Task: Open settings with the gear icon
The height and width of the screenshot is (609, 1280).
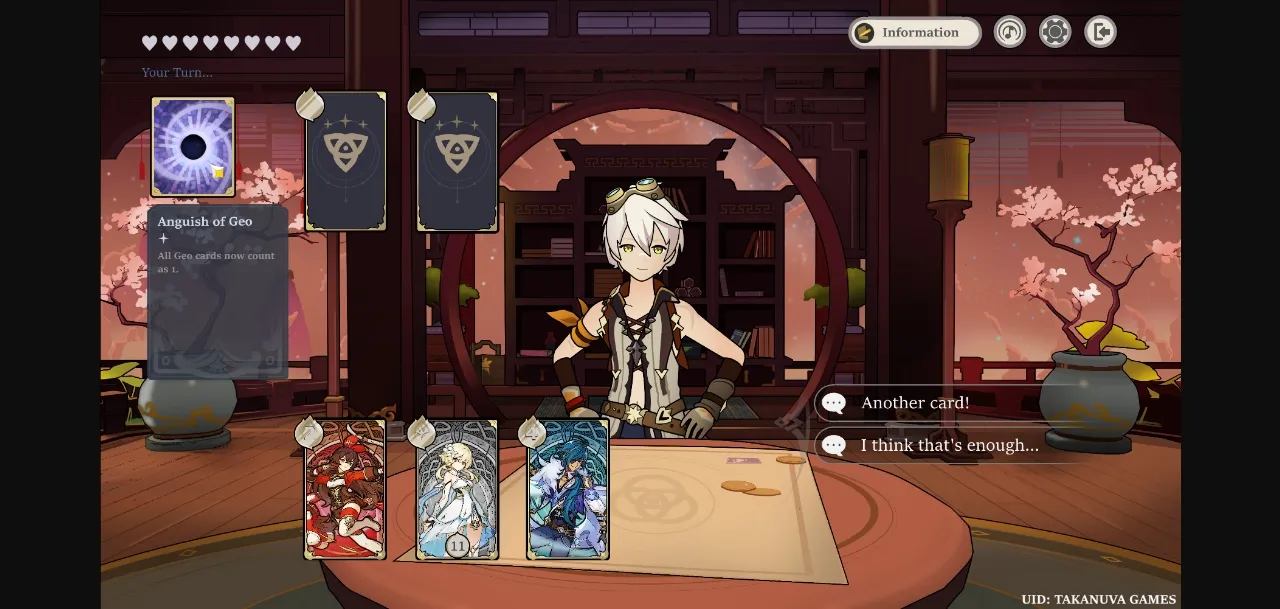Action: 1055,32
